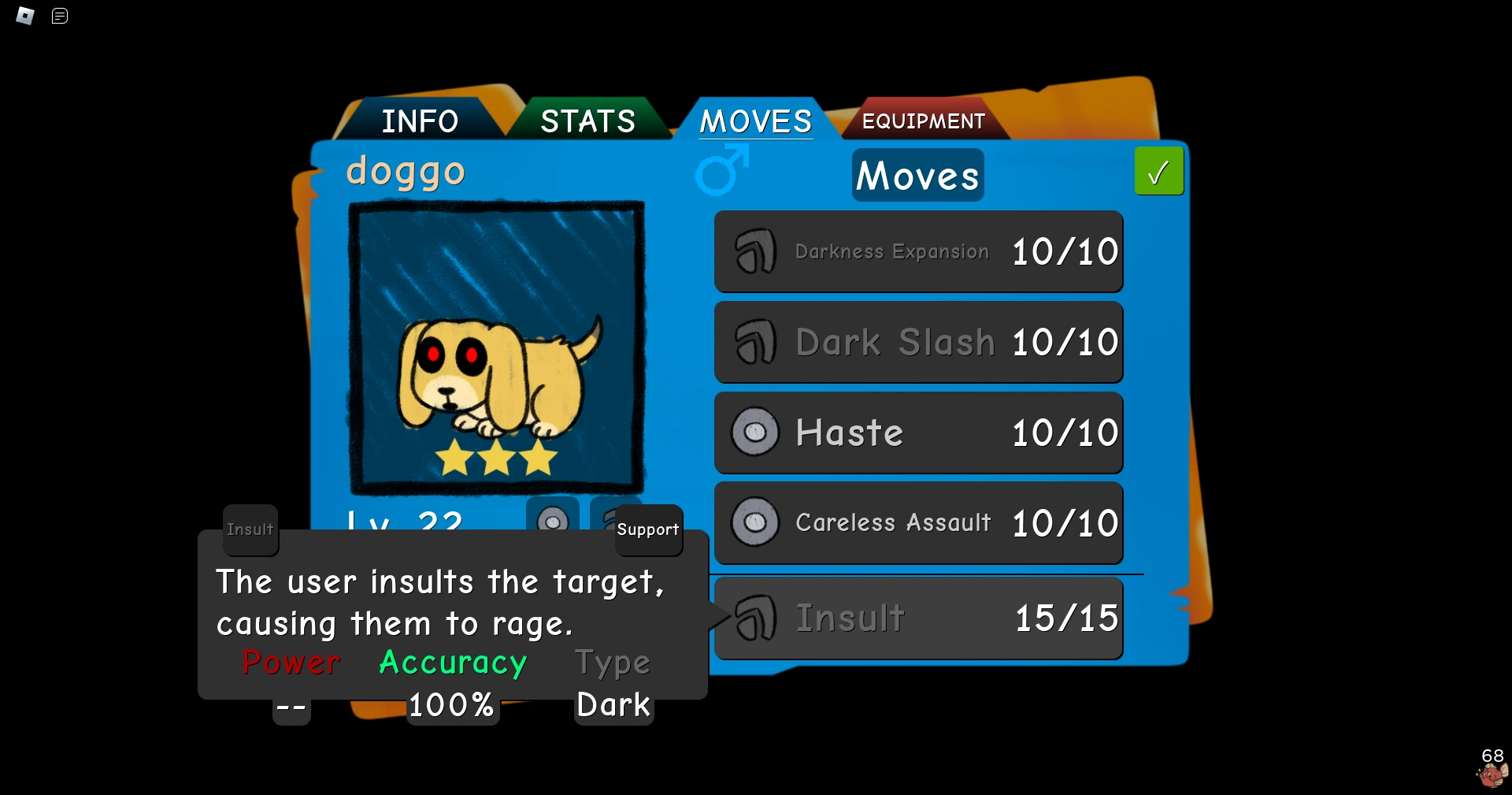Screen dimensions: 1512x795
Task: Click the flying creature icon beside the 68 counter
Action: pos(1491,775)
